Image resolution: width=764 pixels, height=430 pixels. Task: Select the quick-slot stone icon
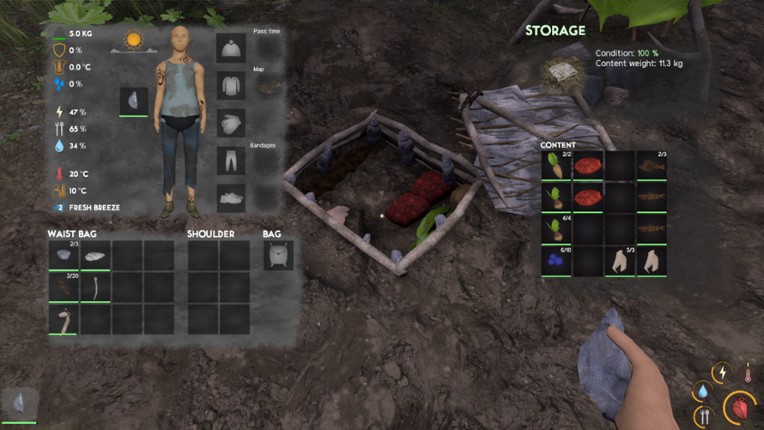pyautogui.click(x=19, y=403)
